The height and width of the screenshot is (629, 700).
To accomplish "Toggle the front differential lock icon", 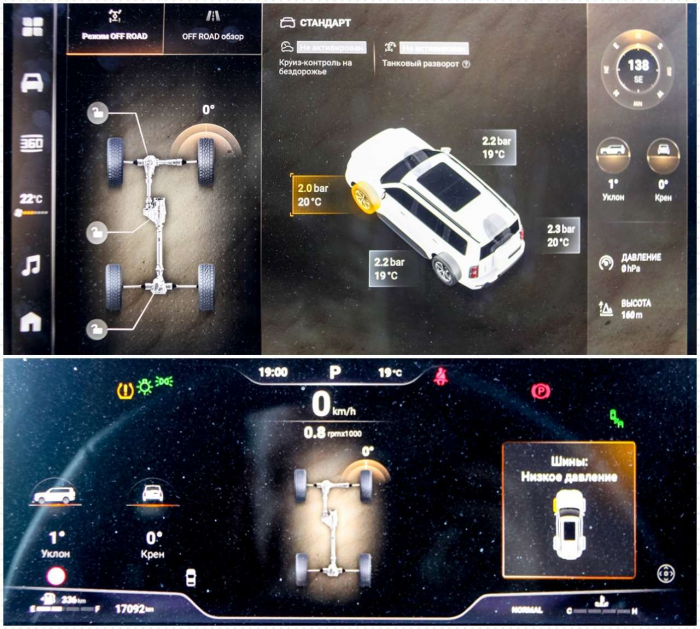I will coord(96,113).
